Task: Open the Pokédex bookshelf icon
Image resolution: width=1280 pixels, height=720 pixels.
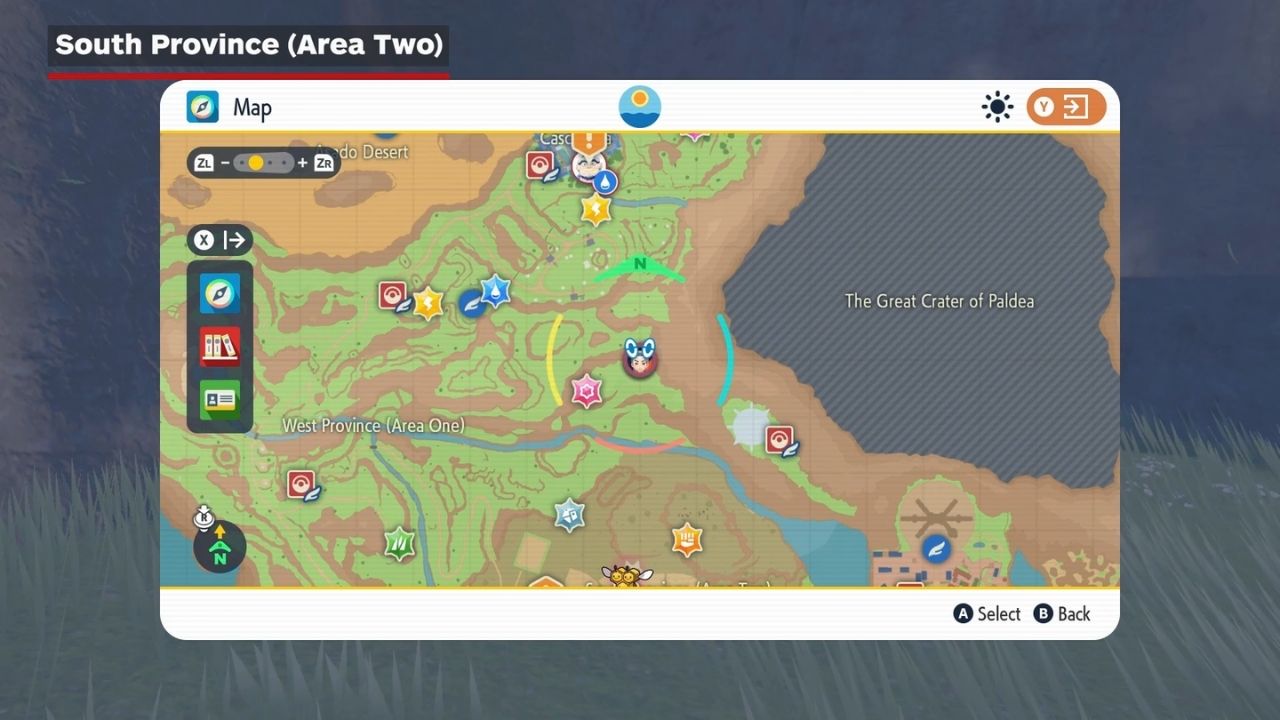Action: pos(220,347)
